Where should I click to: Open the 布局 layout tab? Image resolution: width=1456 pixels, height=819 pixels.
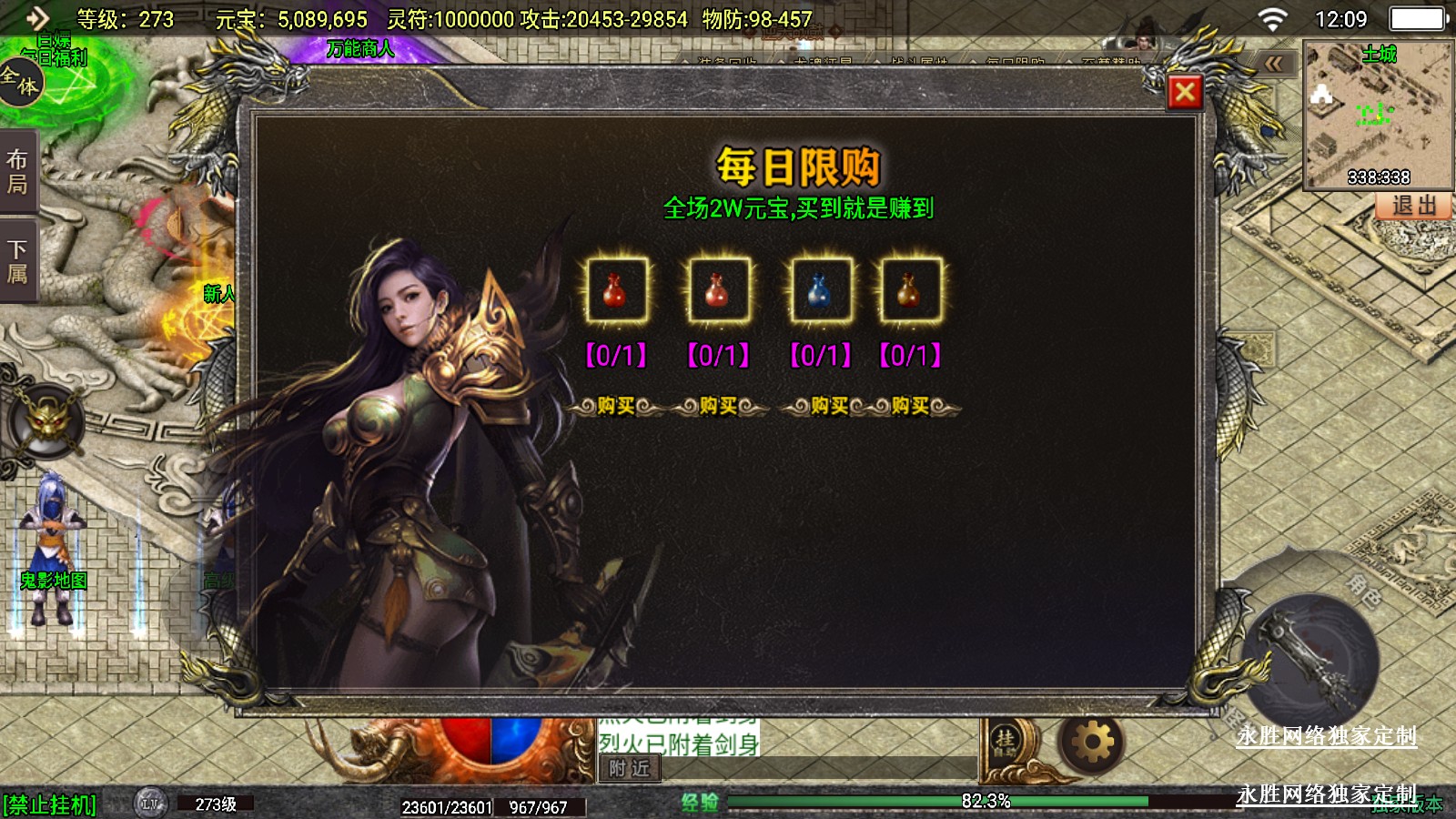pyautogui.click(x=18, y=172)
